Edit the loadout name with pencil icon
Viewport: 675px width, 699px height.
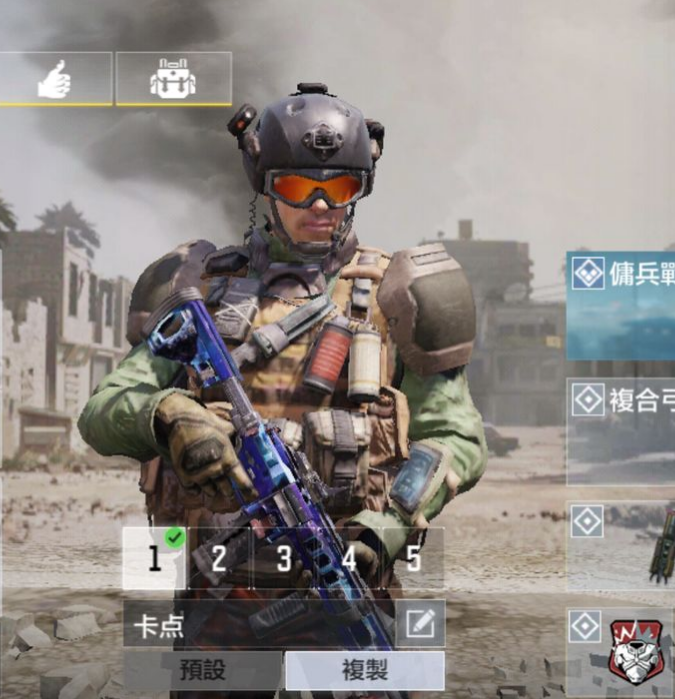click(x=420, y=624)
